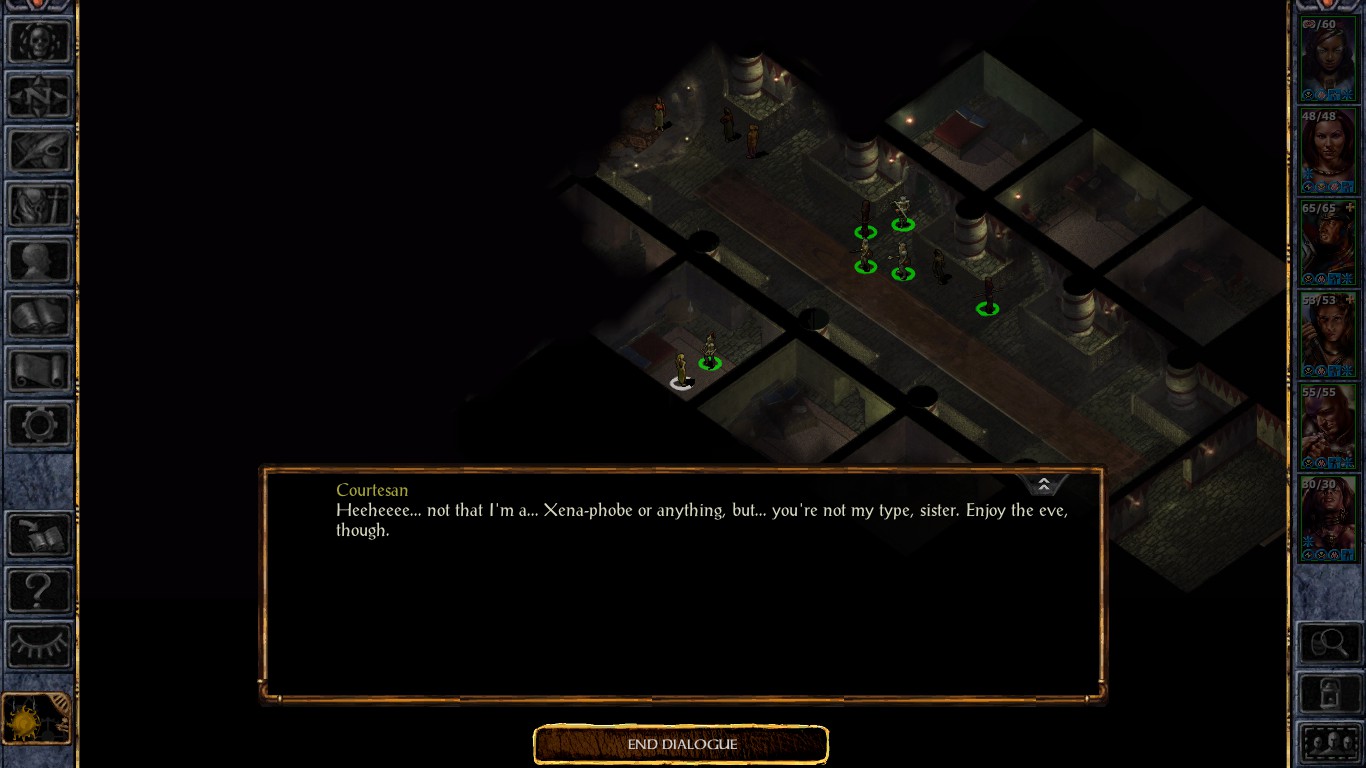Screen dimensions: 1366x768
Task: Click the sun clock in the corner
Action: pyautogui.click(x=35, y=719)
